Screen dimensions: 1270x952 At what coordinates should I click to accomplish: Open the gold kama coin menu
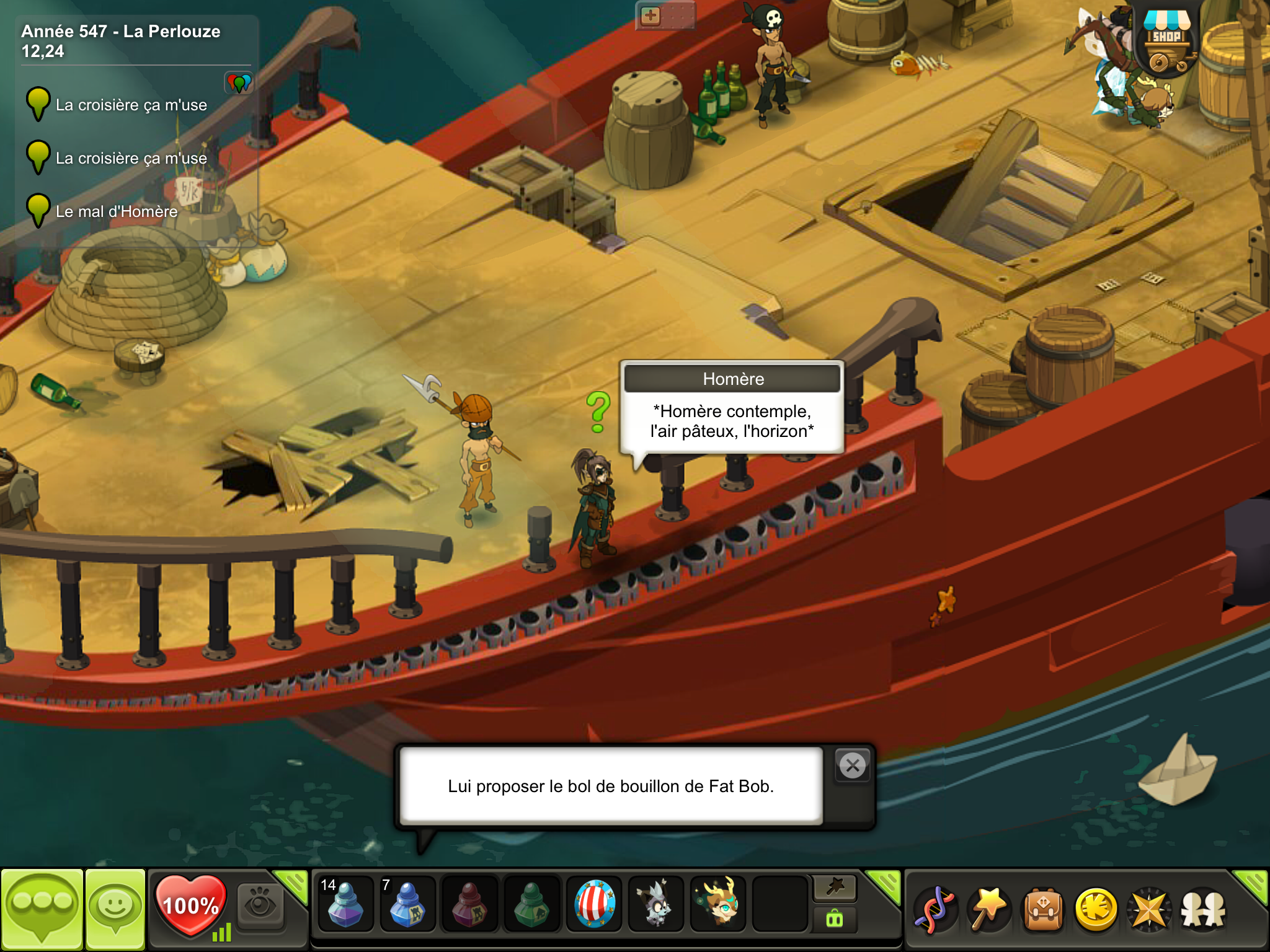point(1096,910)
